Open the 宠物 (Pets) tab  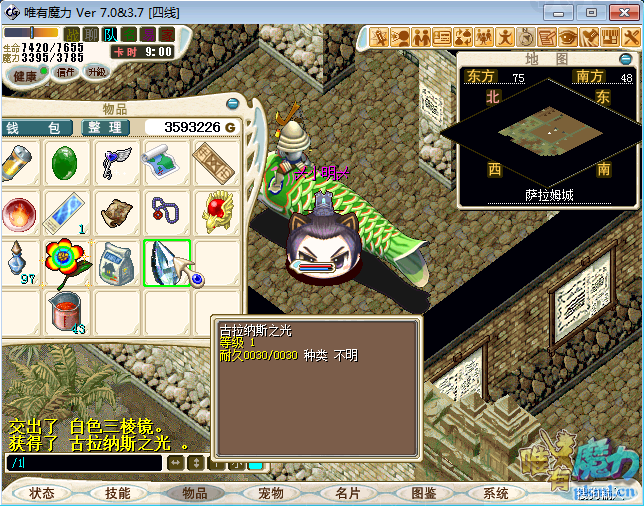click(271, 493)
